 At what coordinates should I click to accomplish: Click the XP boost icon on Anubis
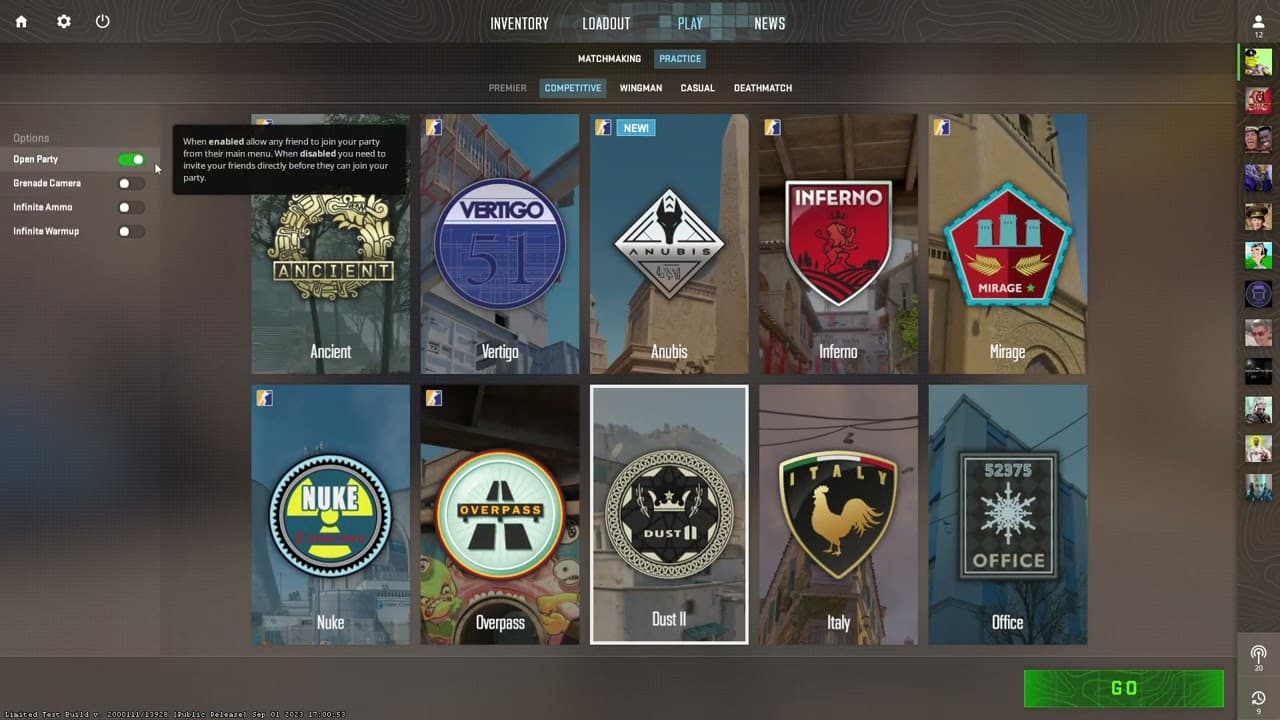[x=602, y=127]
